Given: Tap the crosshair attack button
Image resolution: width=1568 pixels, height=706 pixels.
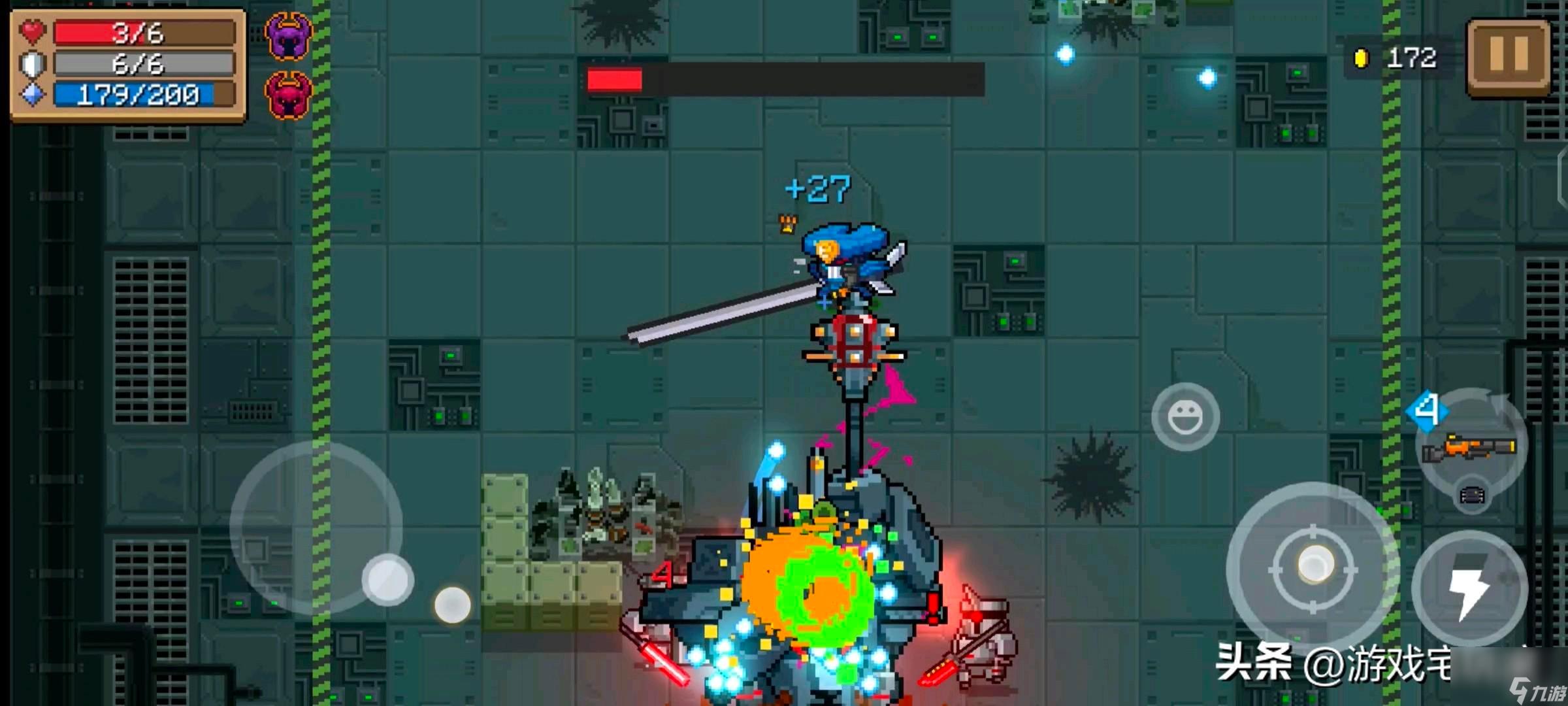Looking at the screenshot, I should click(1313, 567).
